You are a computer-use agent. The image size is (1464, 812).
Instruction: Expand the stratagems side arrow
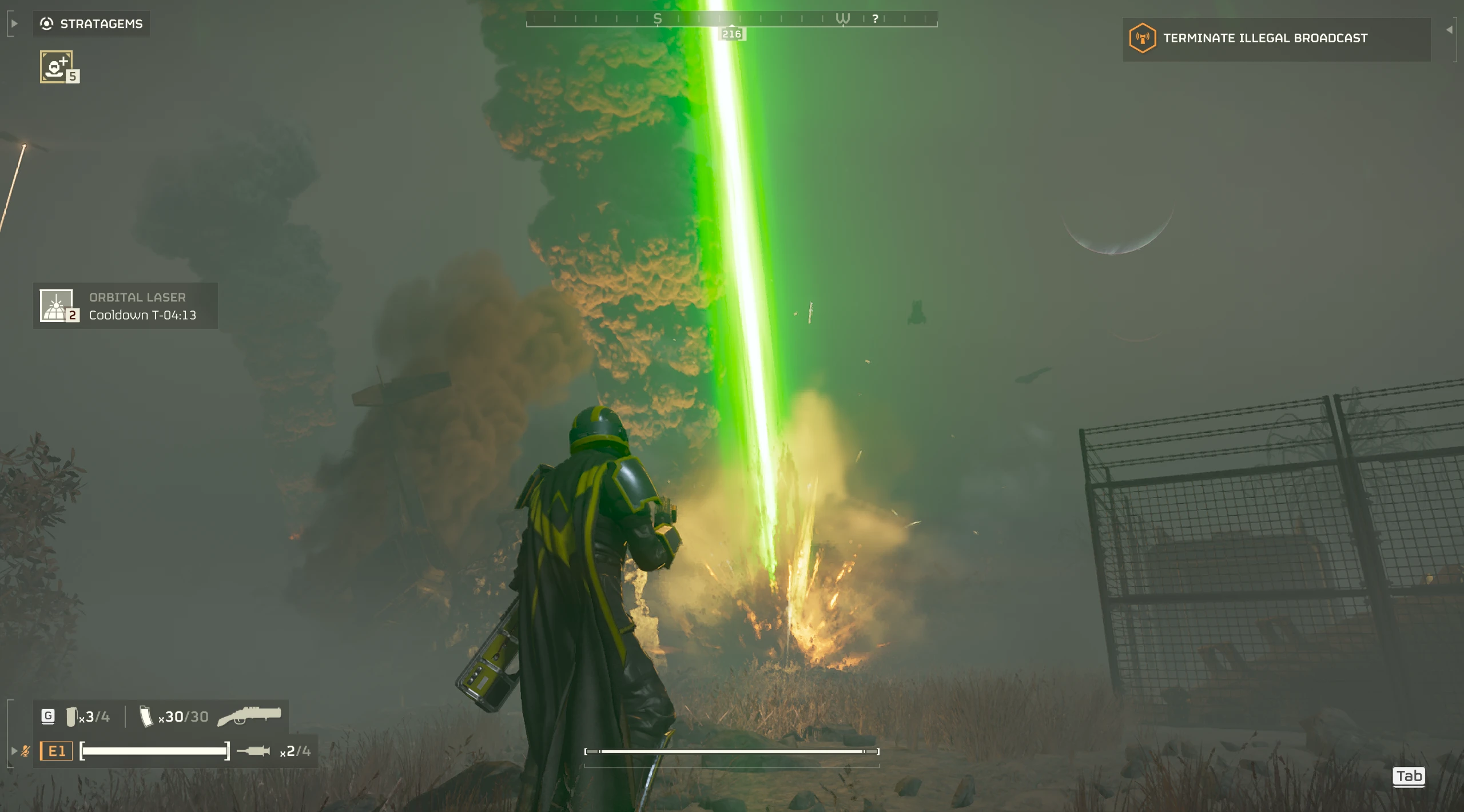click(x=14, y=23)
